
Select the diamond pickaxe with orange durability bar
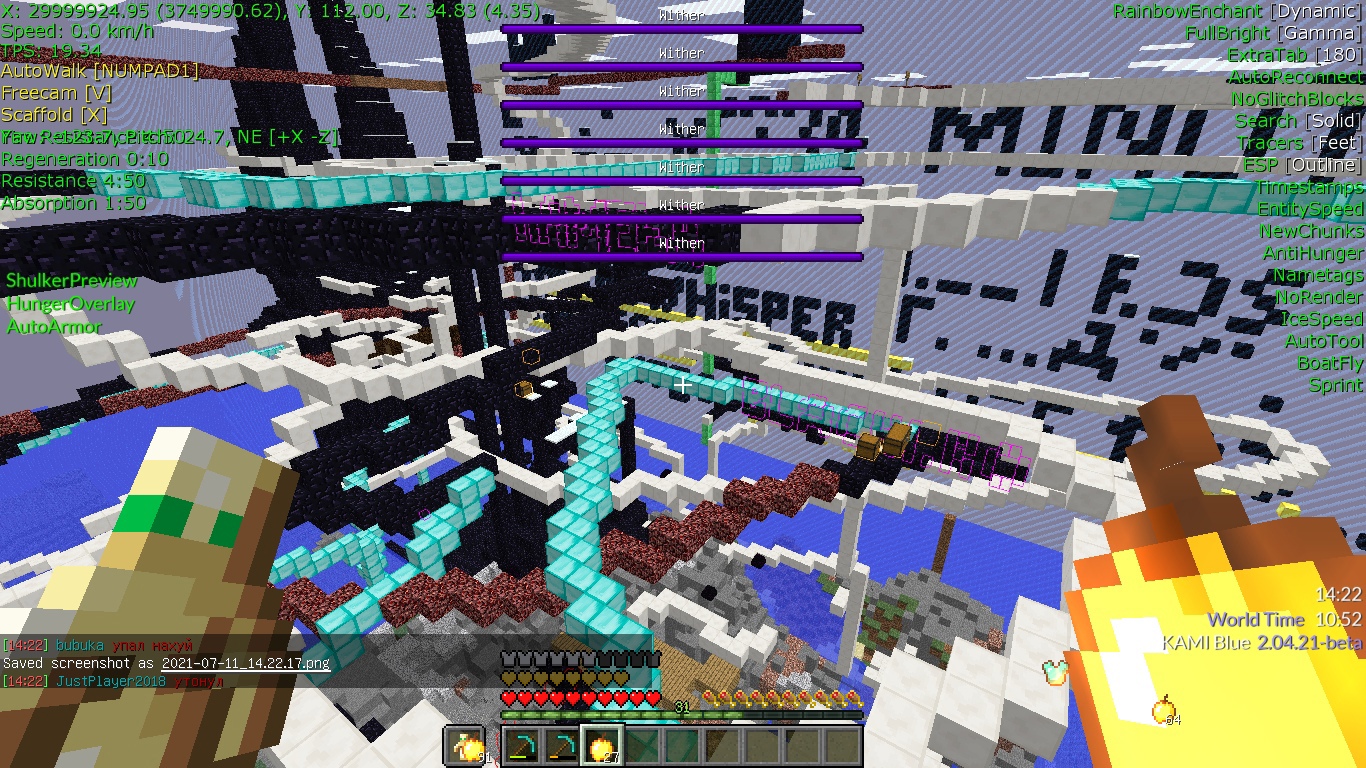coord(562,746)
